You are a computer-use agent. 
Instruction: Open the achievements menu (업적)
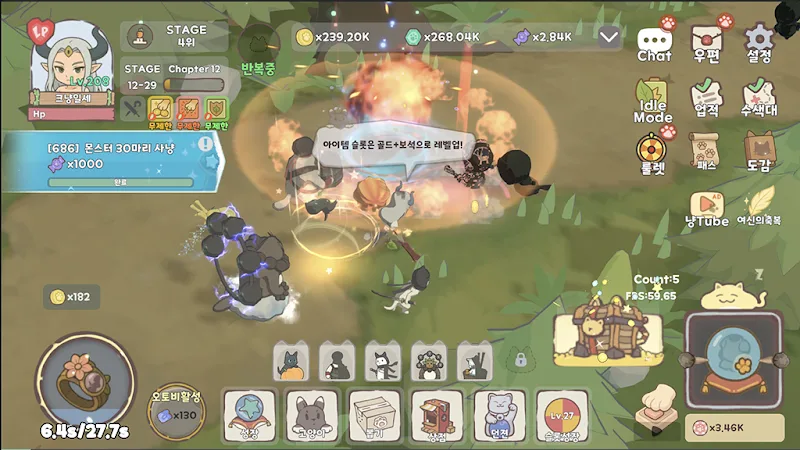pos(707,98)
